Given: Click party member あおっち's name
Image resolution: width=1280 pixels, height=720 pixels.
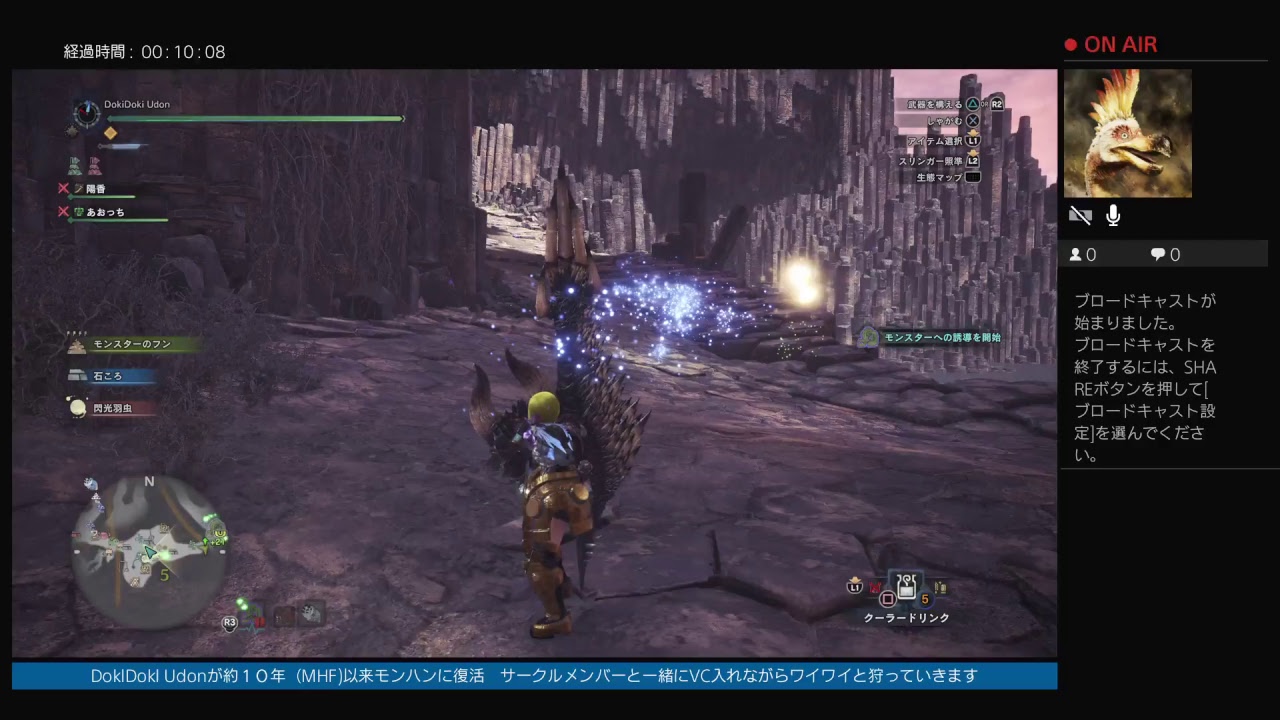Looking at the screenshot, I should tap(105, 212).
